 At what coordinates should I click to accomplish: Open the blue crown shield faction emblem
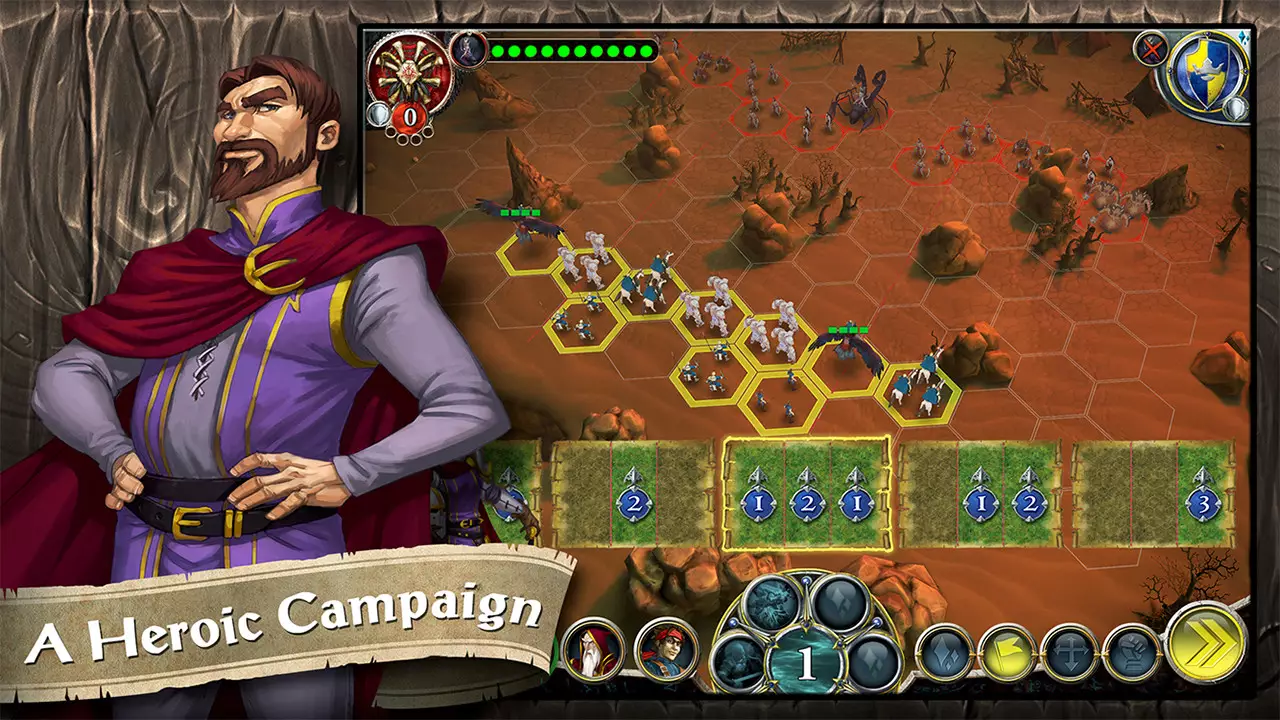[1206, 70]
